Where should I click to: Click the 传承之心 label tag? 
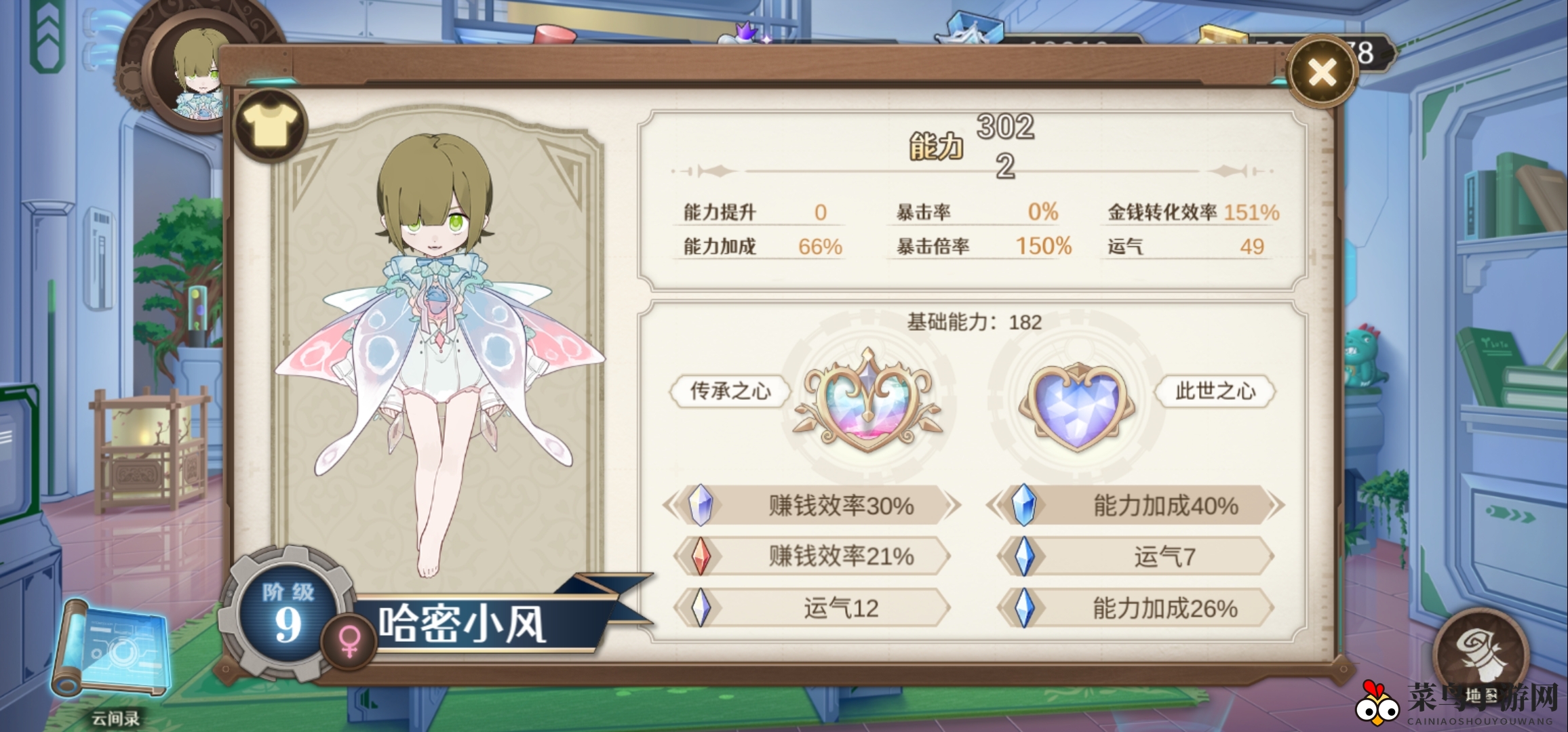[x=730, y=392]
